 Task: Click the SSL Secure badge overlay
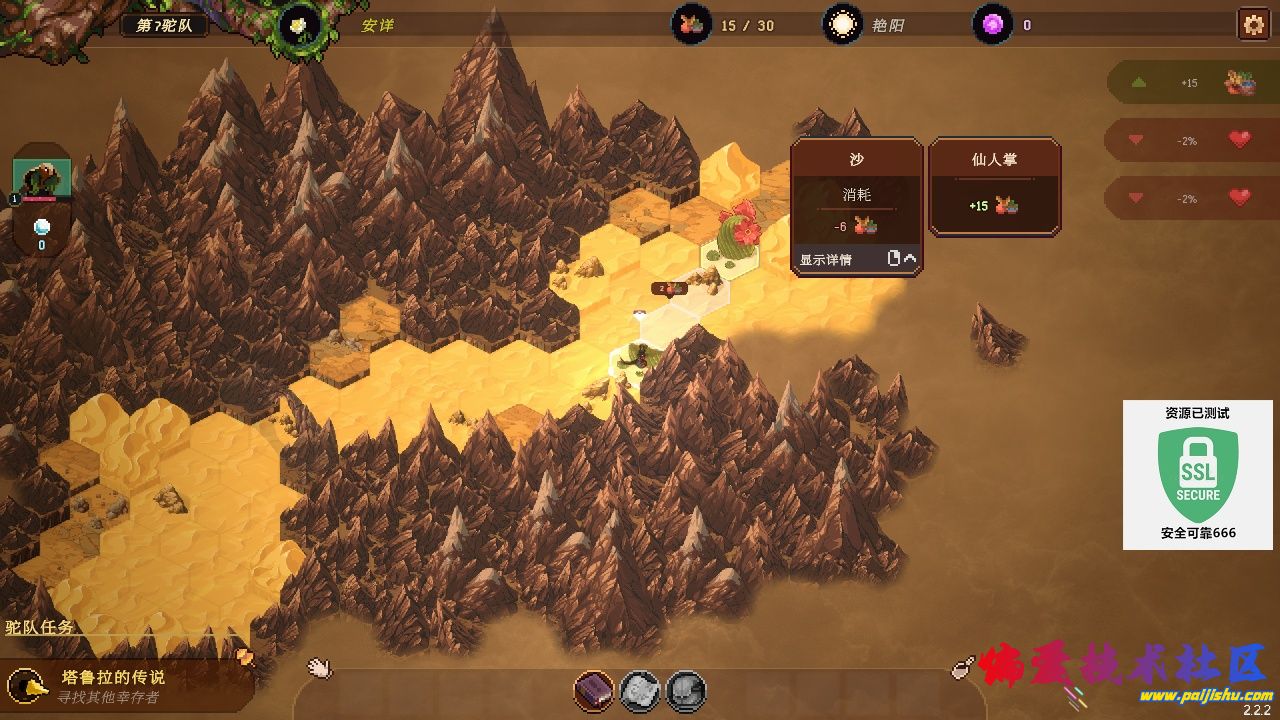tap(1198, 475)
